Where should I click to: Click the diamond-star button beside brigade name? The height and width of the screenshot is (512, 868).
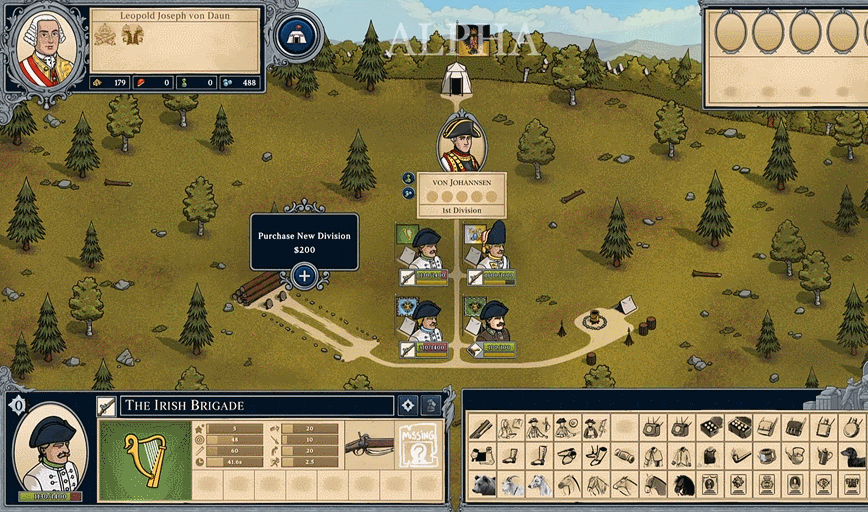point(407,406)
